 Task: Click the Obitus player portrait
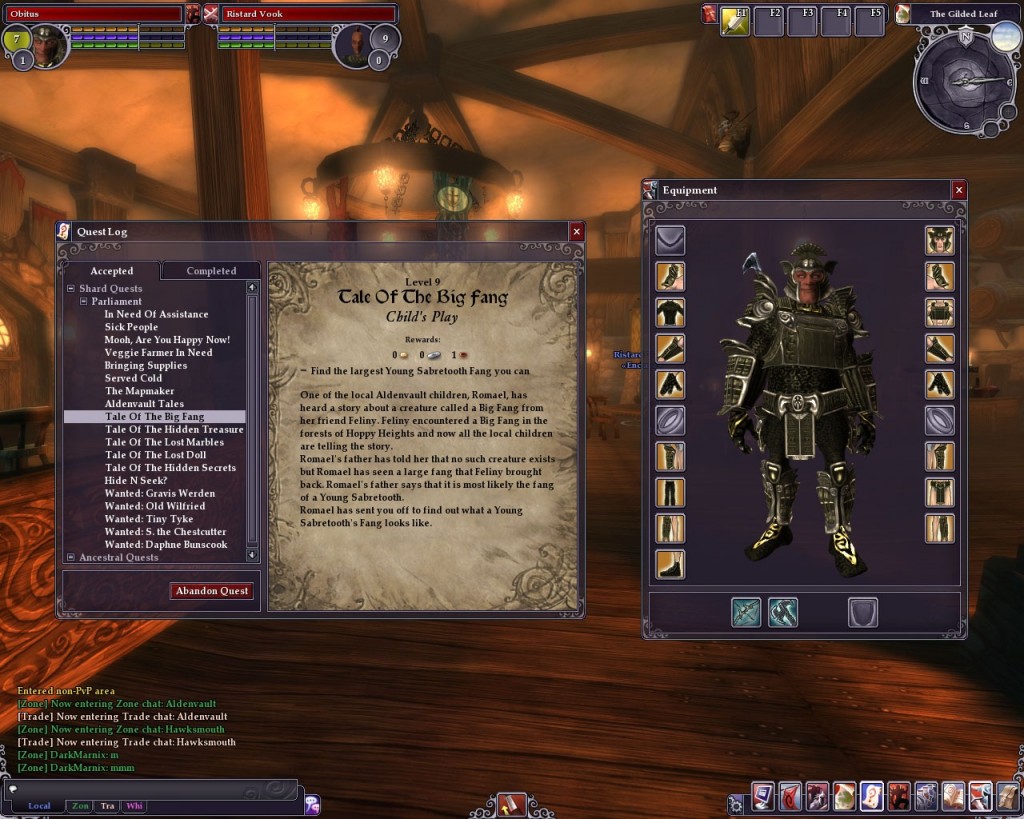click(49, 45)
